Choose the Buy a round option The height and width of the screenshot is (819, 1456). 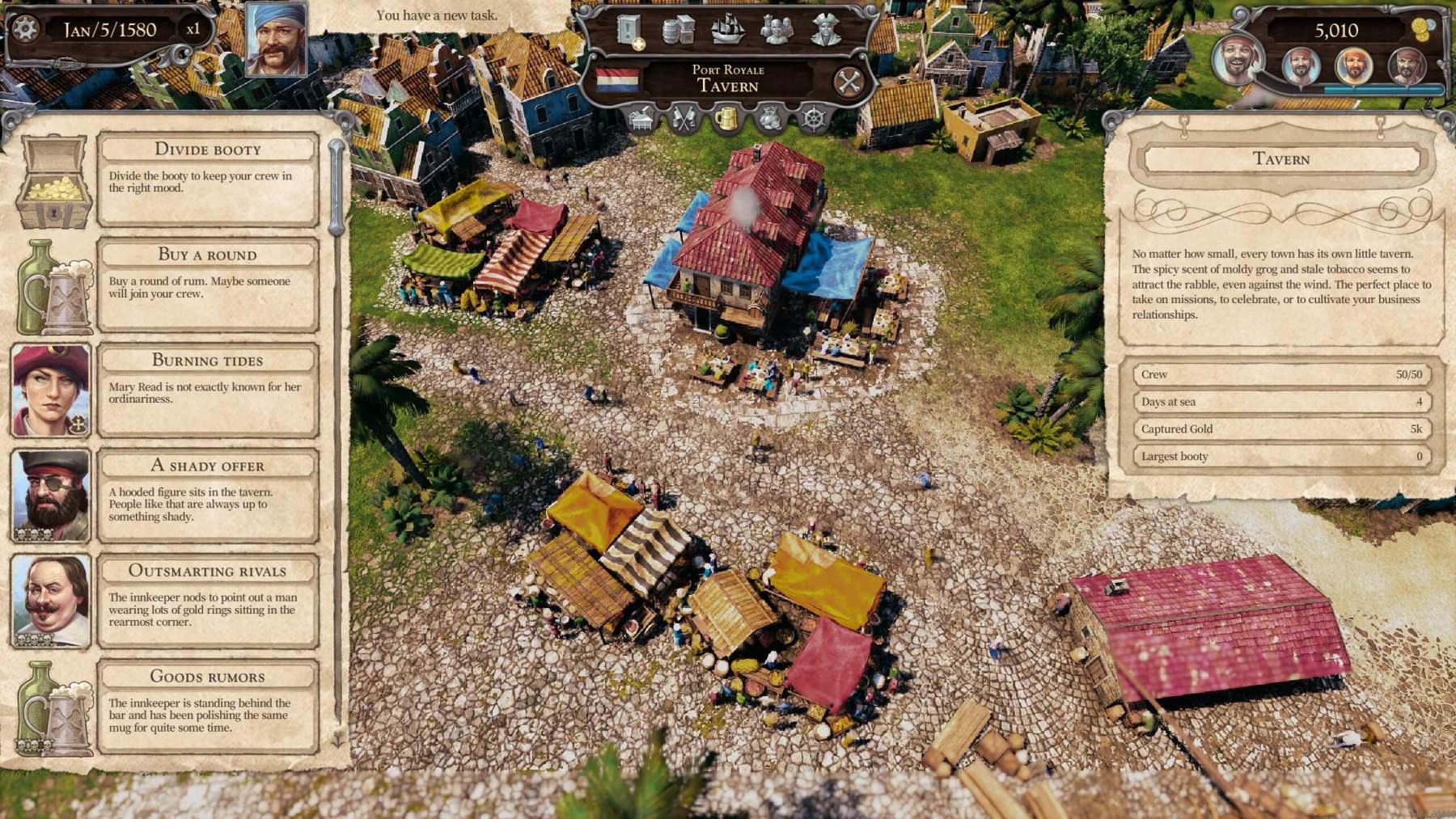click(207, 255)
